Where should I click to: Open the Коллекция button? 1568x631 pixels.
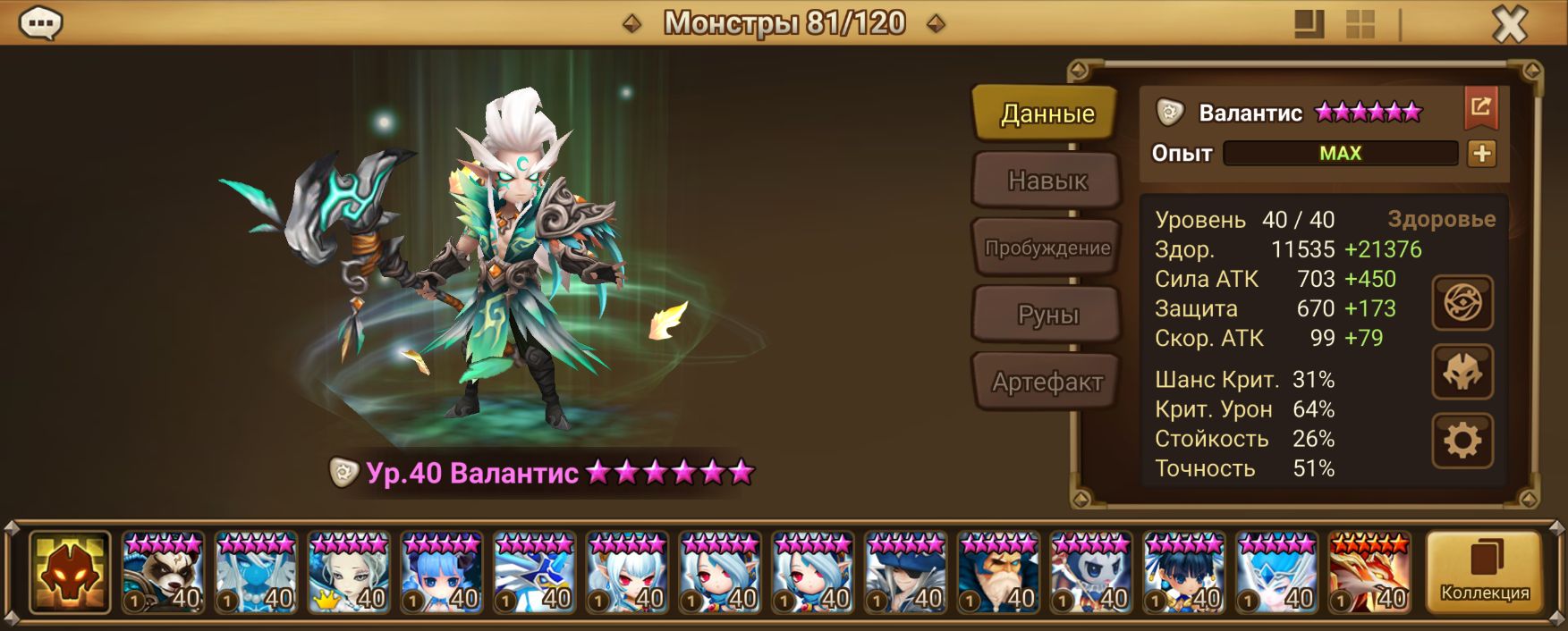click(1484, 572)
